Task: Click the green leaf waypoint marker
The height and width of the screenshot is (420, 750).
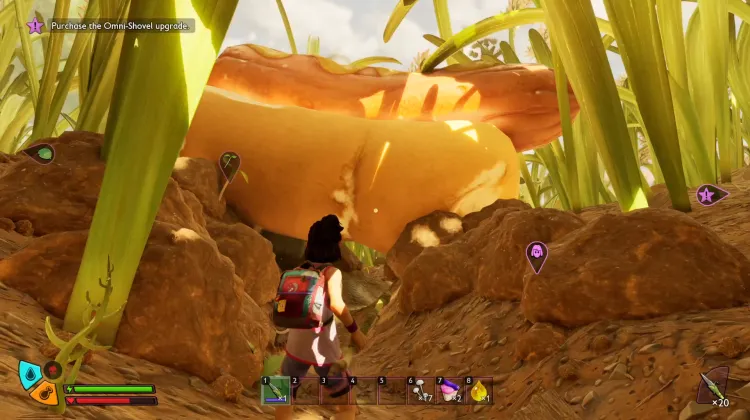Action: click(x=229, y=163)
